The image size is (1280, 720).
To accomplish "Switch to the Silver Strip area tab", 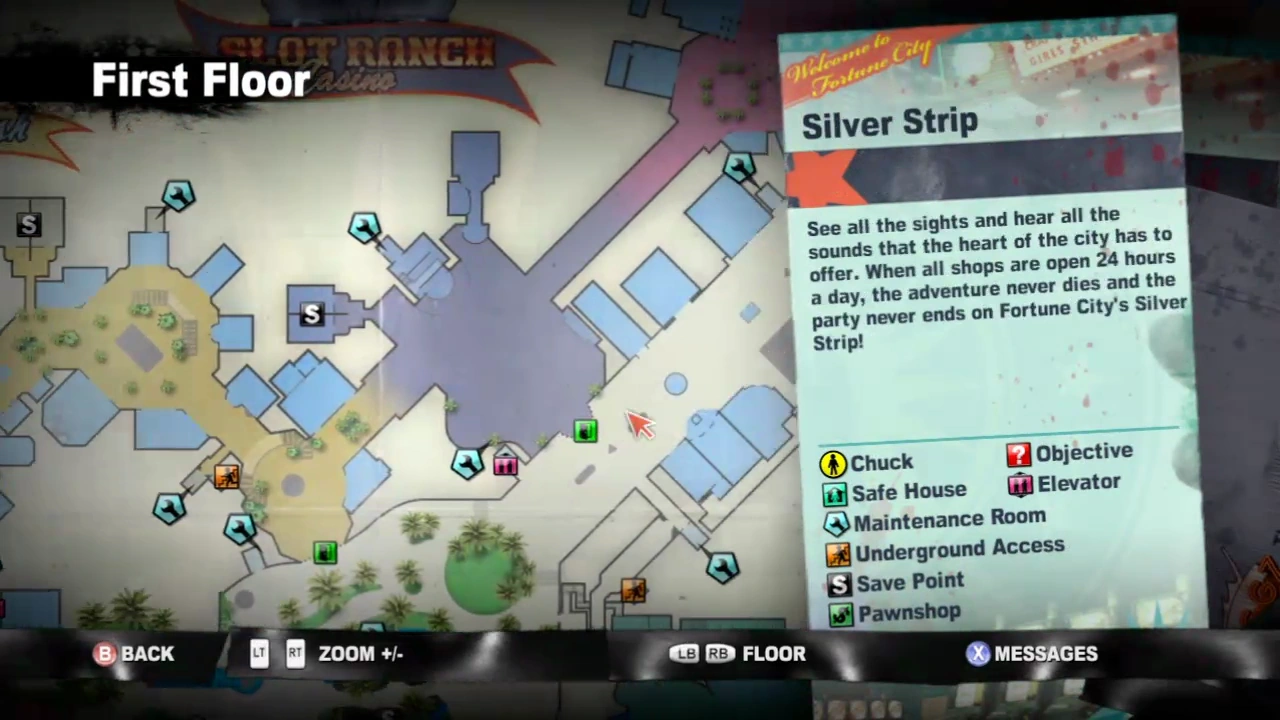I will point(889,122).
